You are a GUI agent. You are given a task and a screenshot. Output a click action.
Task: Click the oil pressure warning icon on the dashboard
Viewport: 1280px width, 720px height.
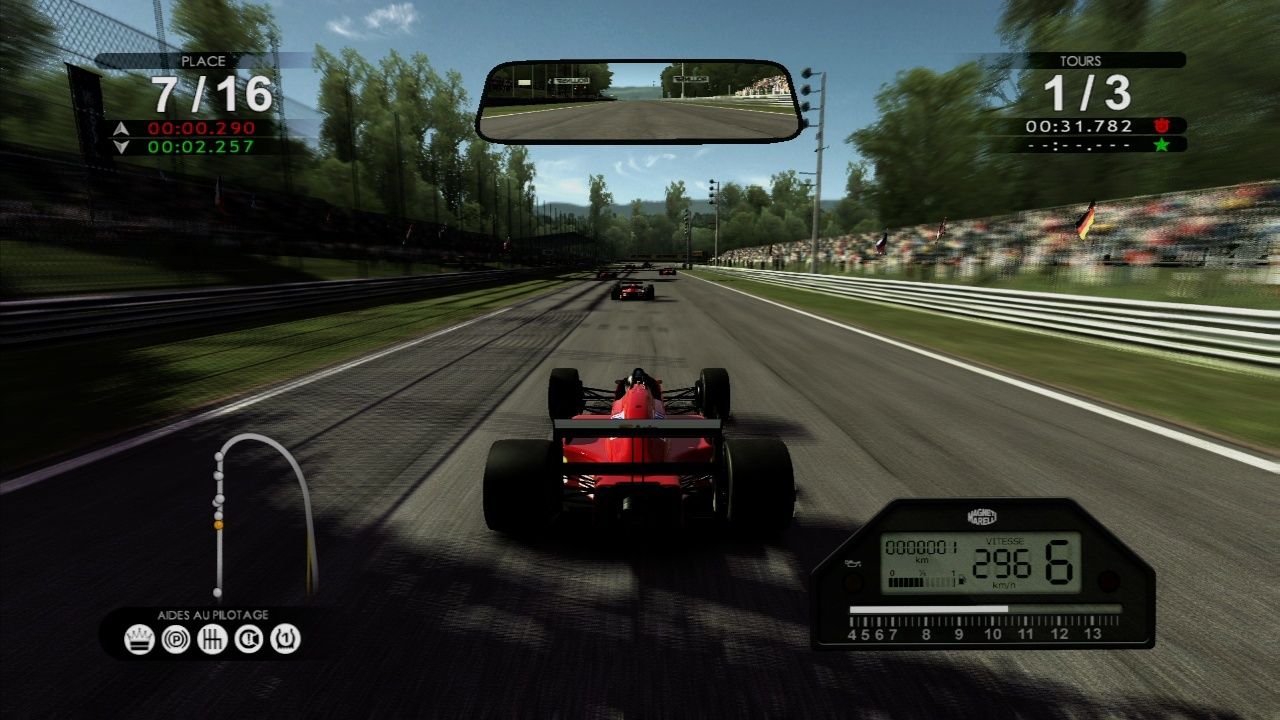click(852, 563)
